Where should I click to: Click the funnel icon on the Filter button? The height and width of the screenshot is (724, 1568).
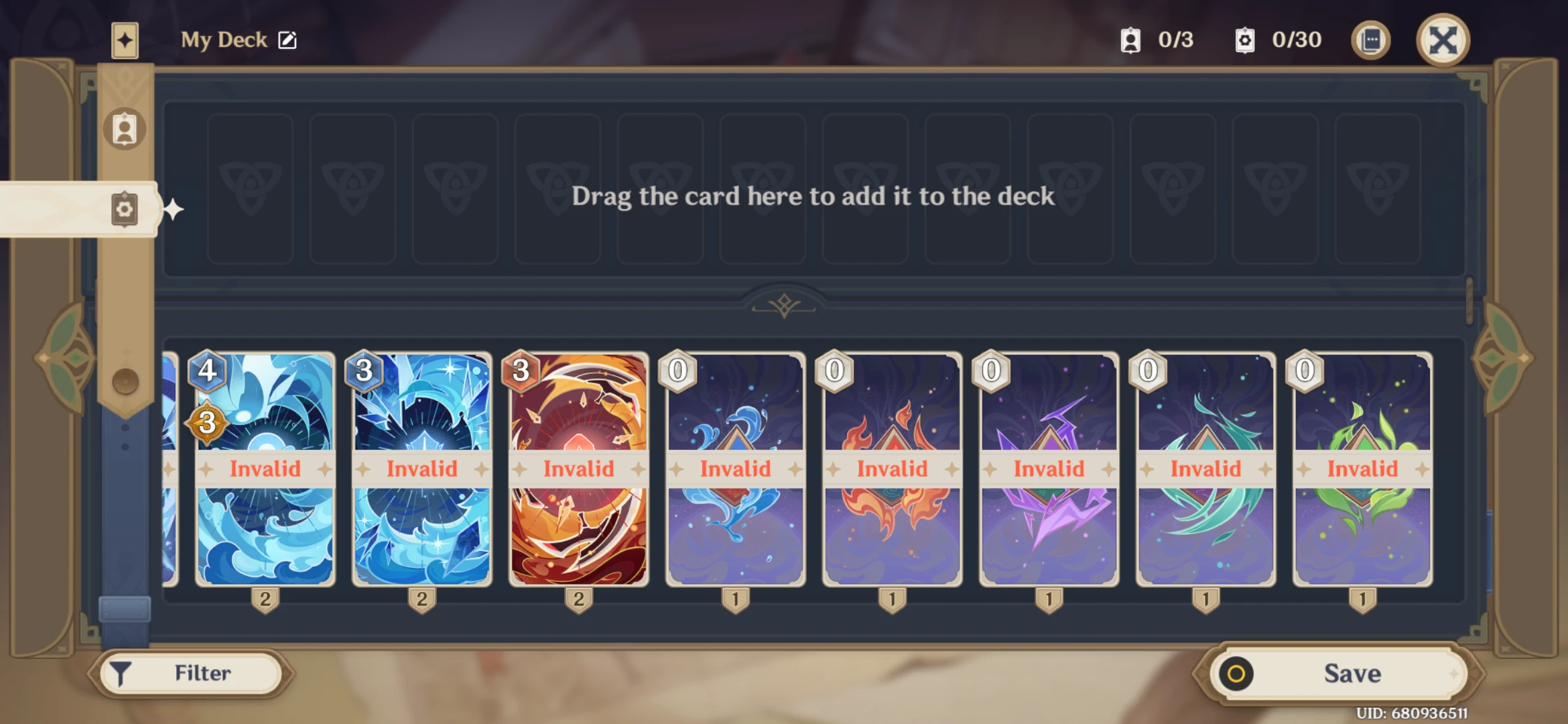pos(121,672)
